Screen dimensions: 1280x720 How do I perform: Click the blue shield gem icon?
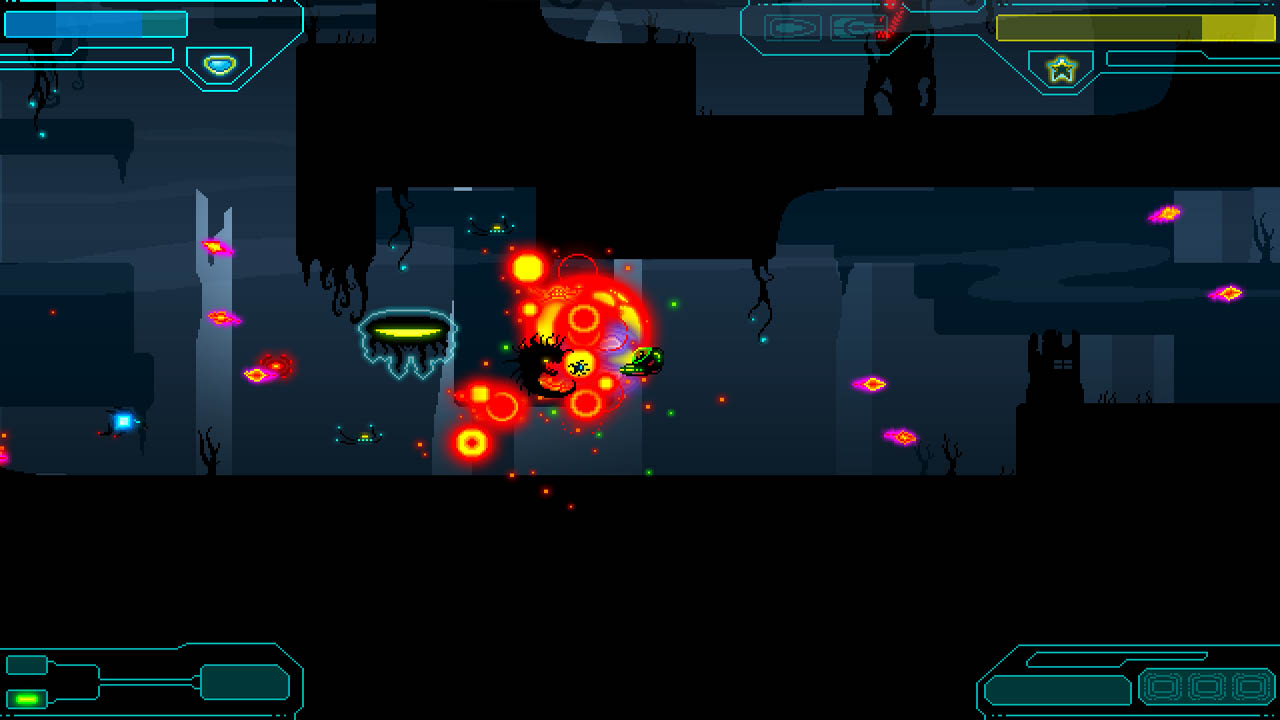219,65
